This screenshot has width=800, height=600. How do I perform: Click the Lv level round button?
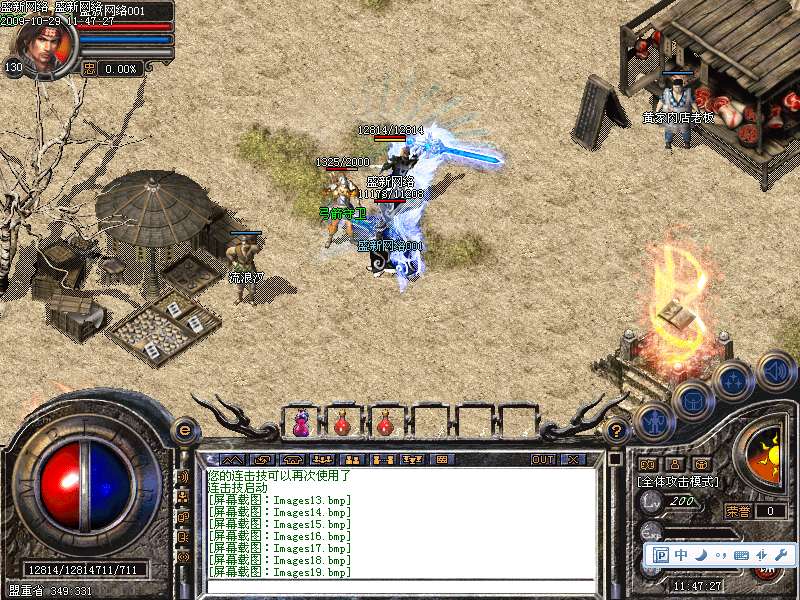click(650, 502)
